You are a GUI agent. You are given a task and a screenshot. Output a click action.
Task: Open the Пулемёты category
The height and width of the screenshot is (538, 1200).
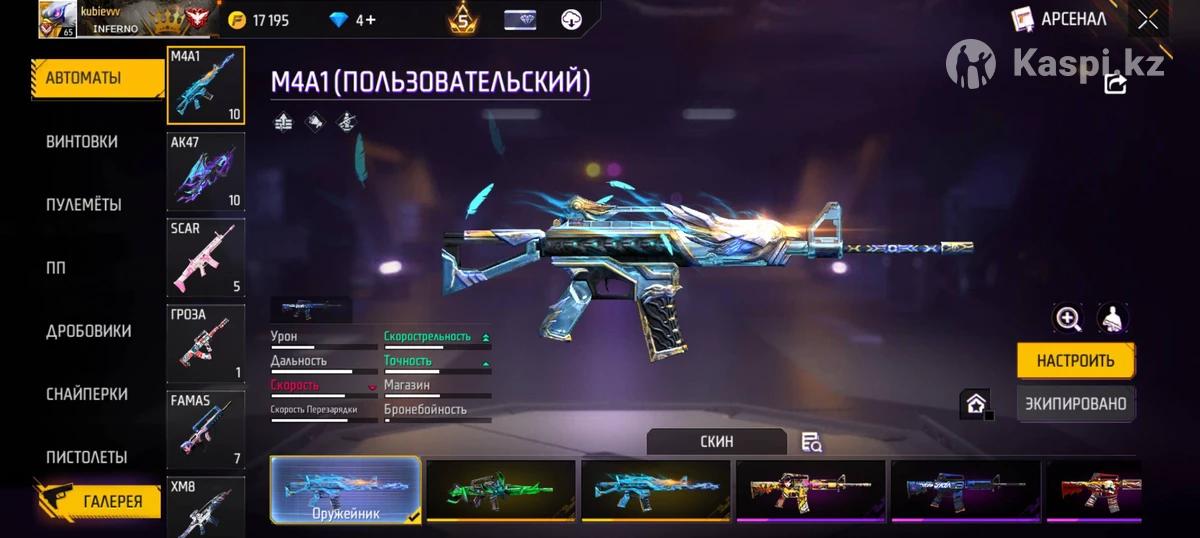point(84,205)
